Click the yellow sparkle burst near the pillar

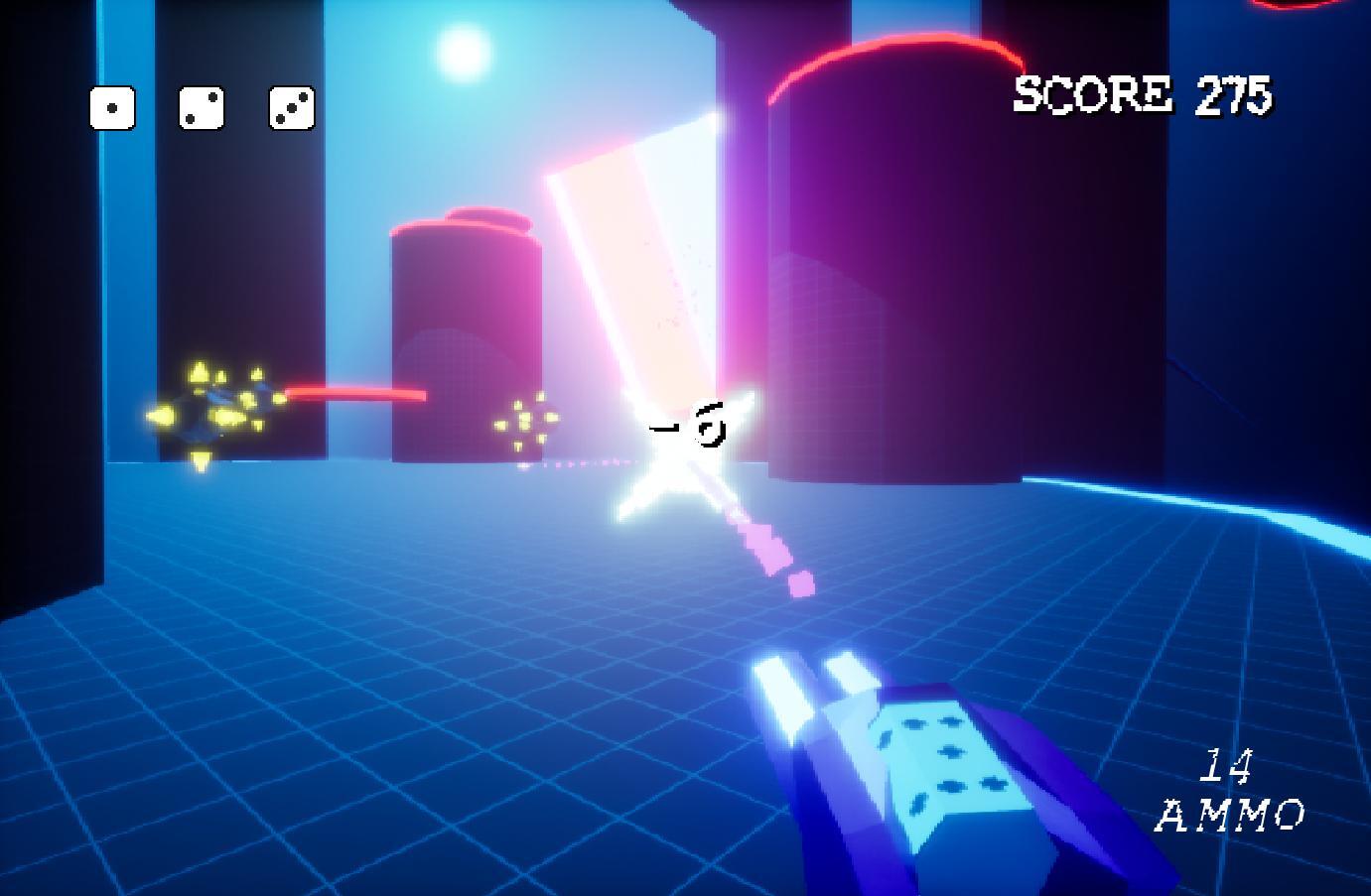pyautogui.click(x=523, y=422)
